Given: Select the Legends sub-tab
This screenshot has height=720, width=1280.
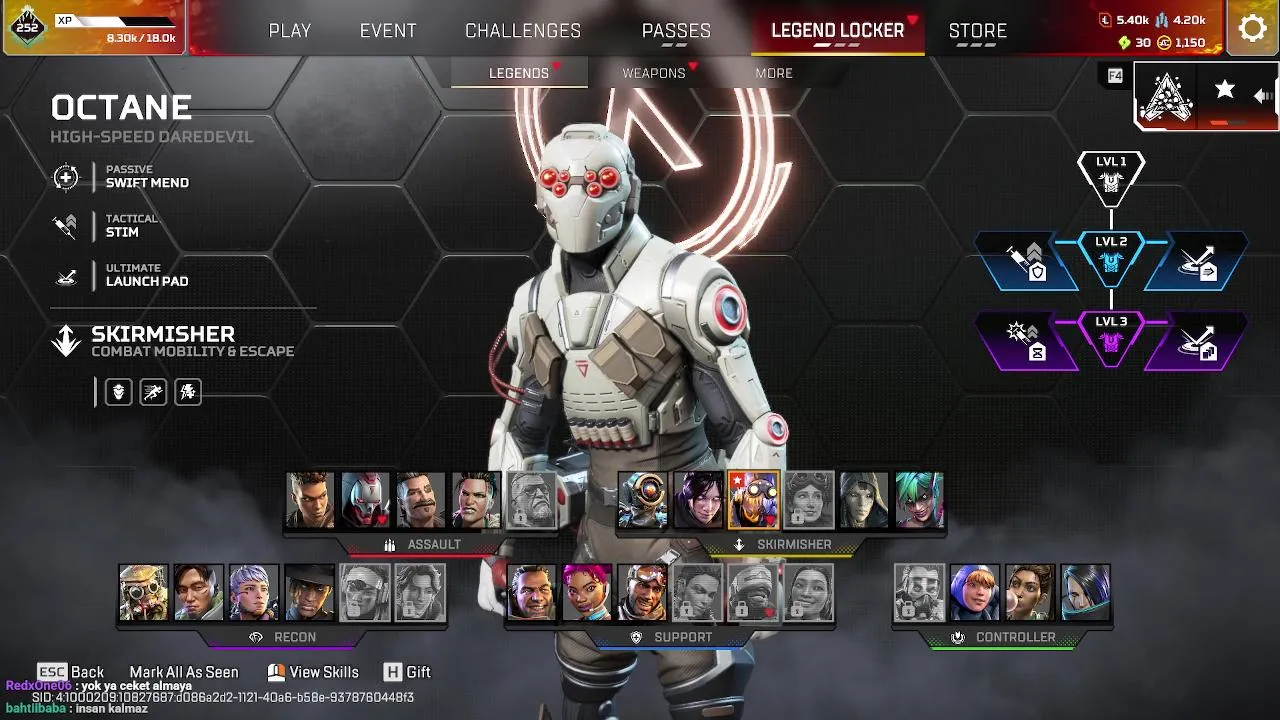Looking at the screenshot, I should point(519,73).
